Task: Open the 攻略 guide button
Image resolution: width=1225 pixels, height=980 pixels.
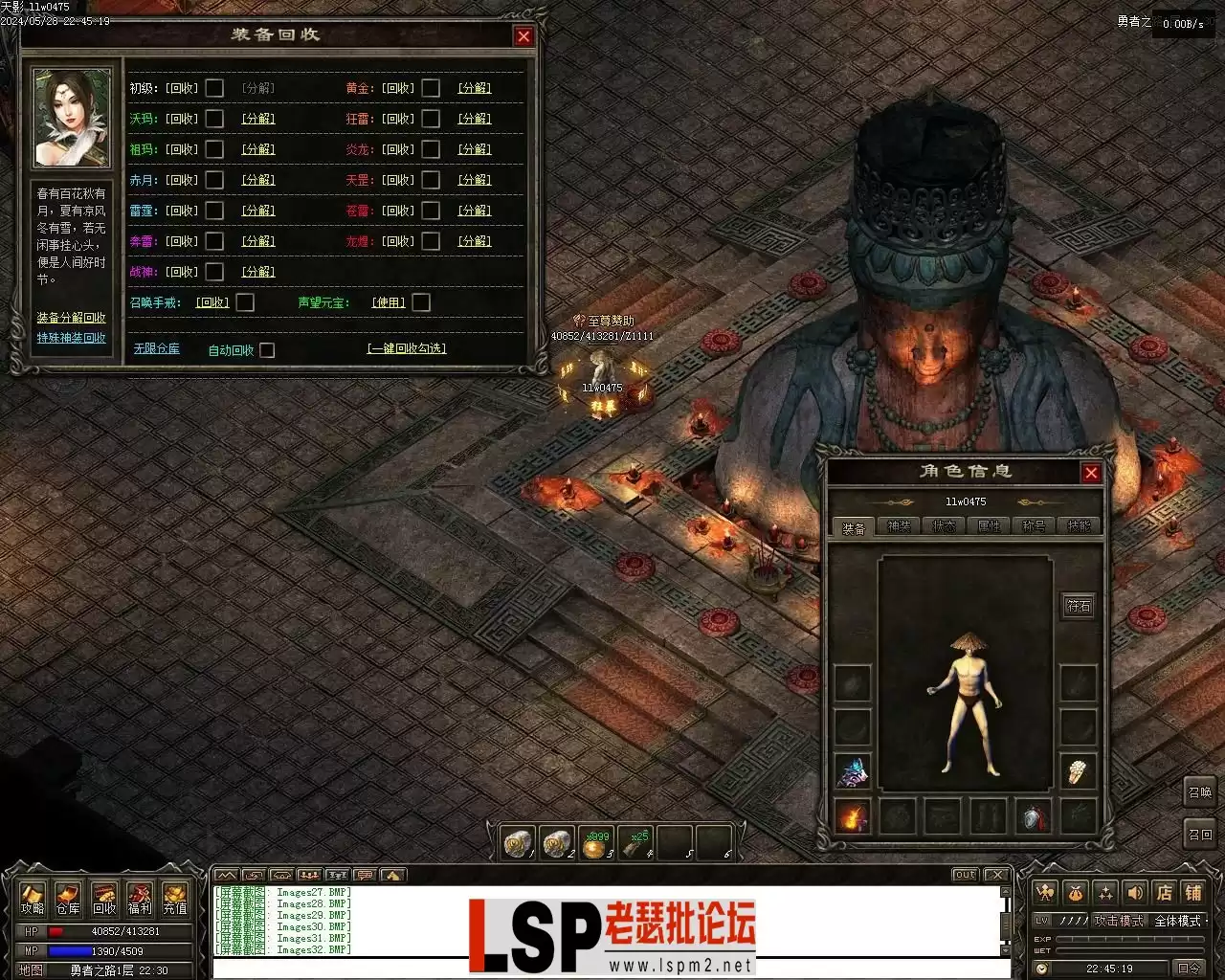Action: [x=33, y=898]
